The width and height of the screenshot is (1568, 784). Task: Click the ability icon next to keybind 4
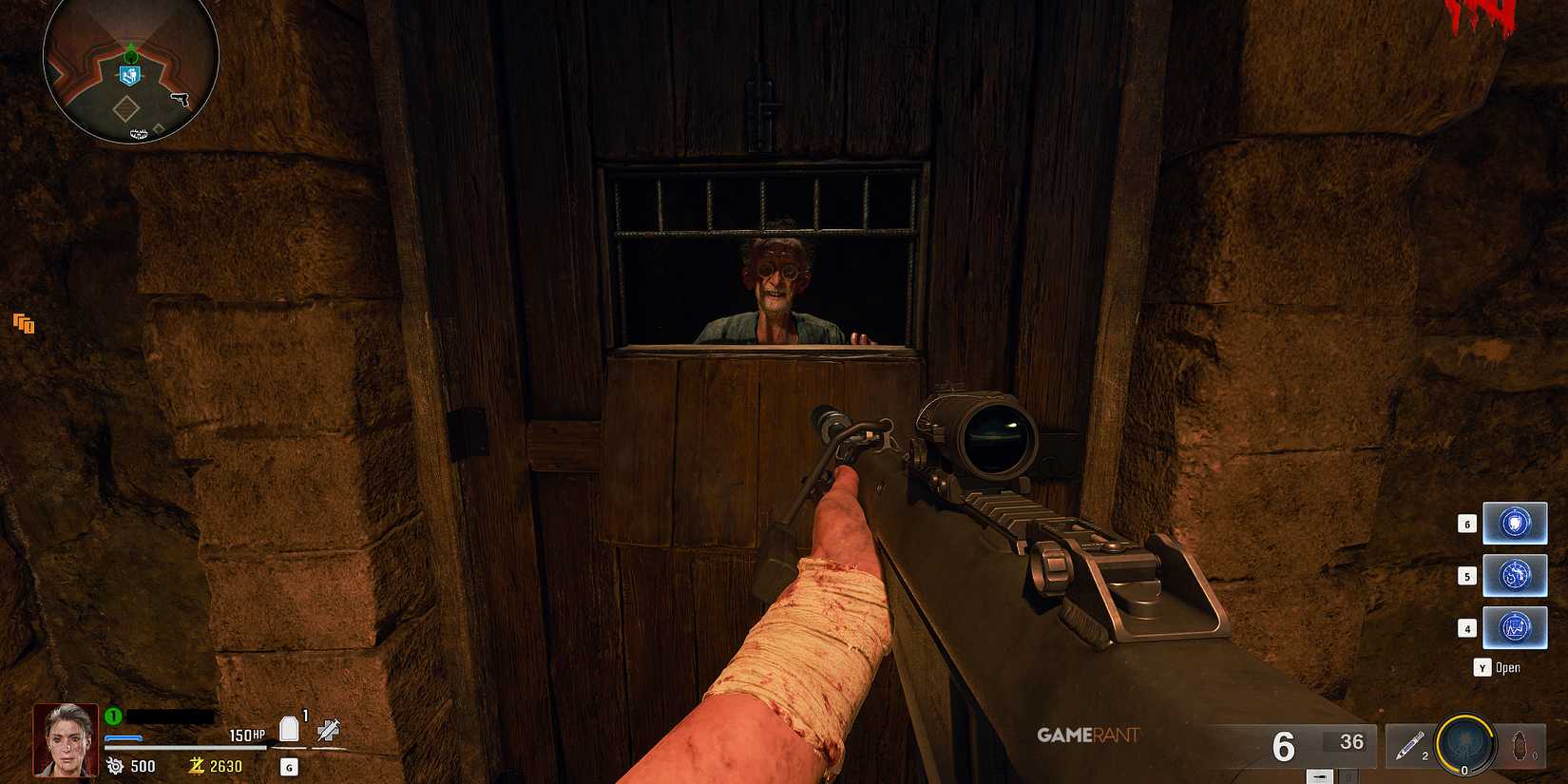tap(1515, 628)
